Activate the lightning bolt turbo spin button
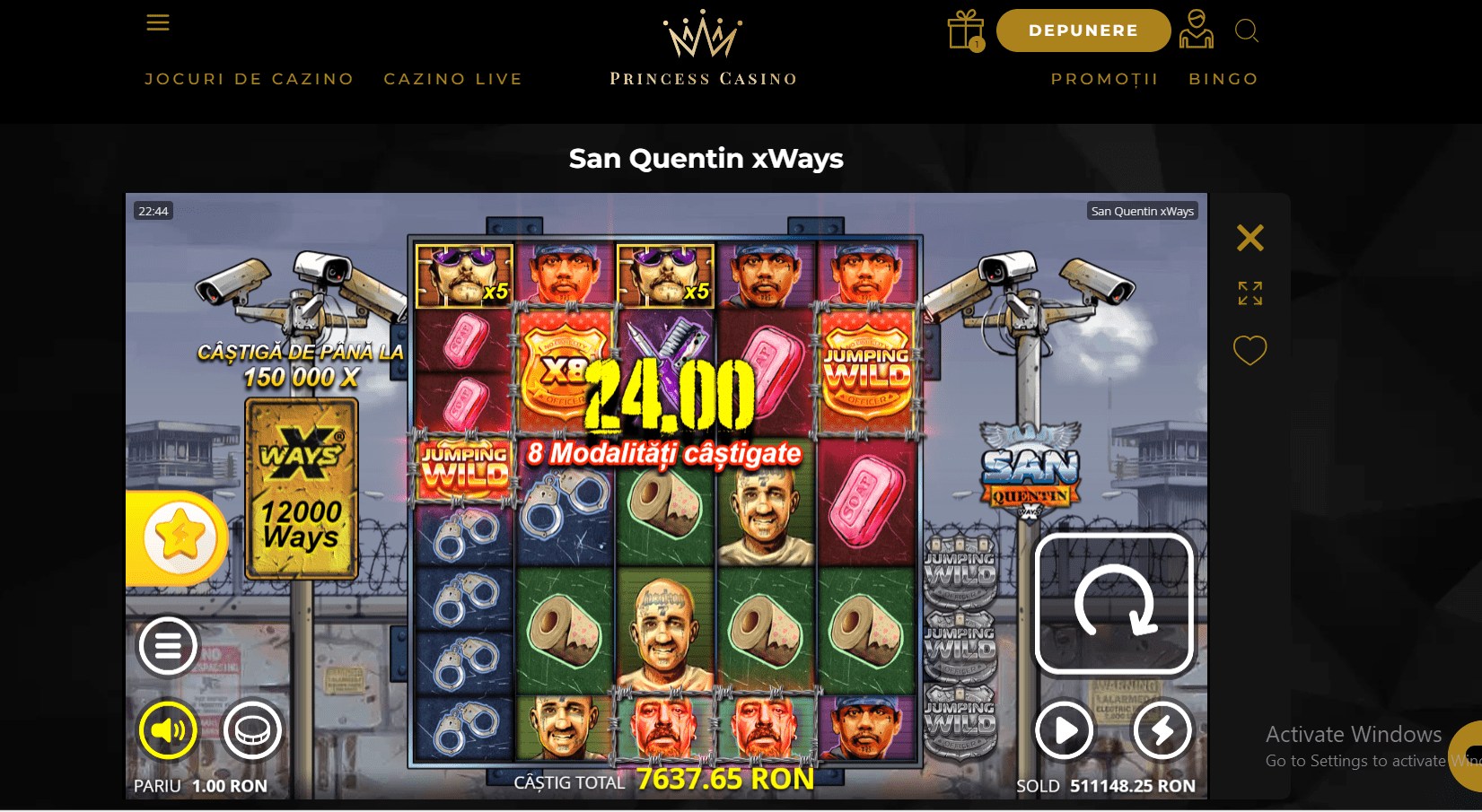The width and height of the screenshot is (1482, 812). click(x=1162, y=730)
